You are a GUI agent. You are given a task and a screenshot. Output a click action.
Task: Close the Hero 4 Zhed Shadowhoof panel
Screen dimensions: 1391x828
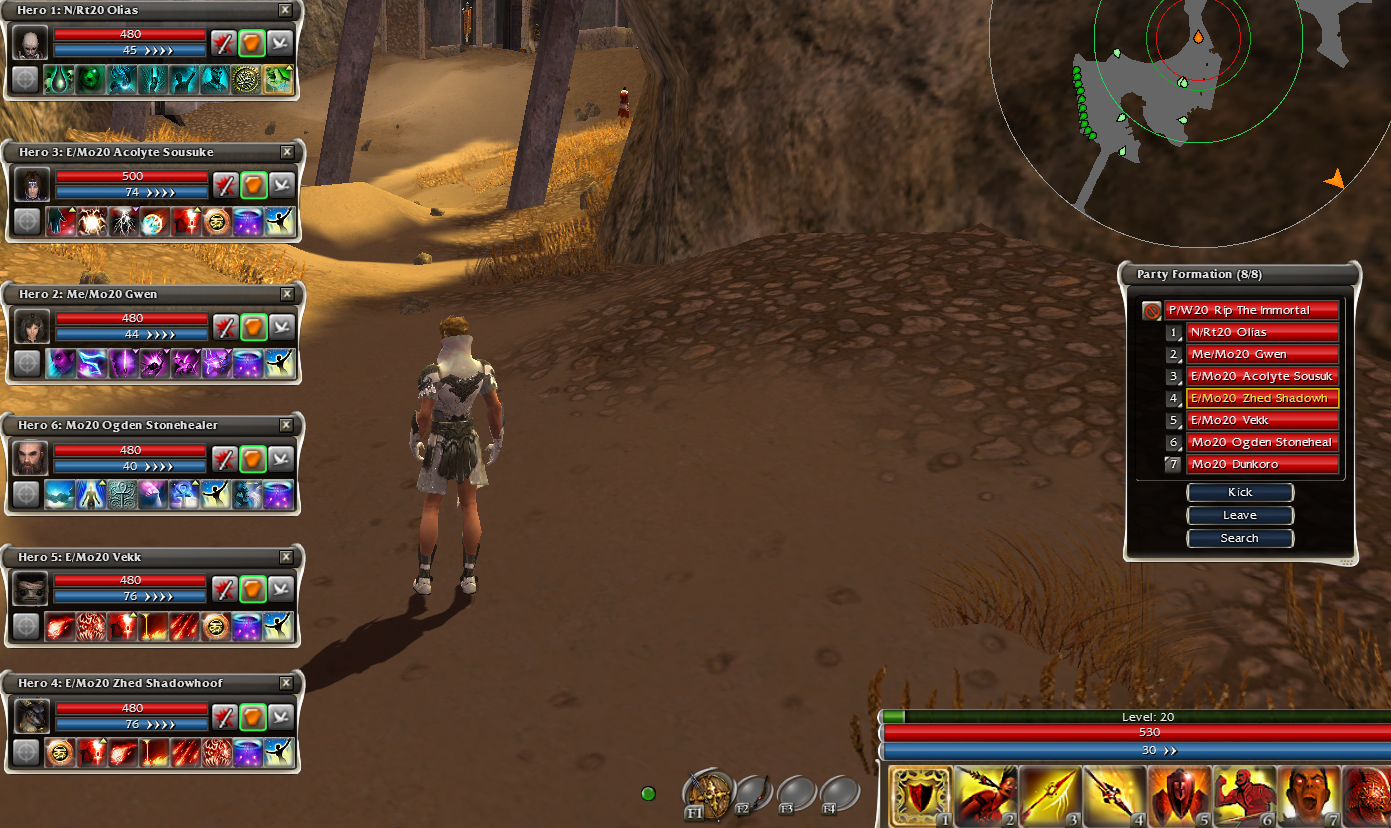(287, 683)
